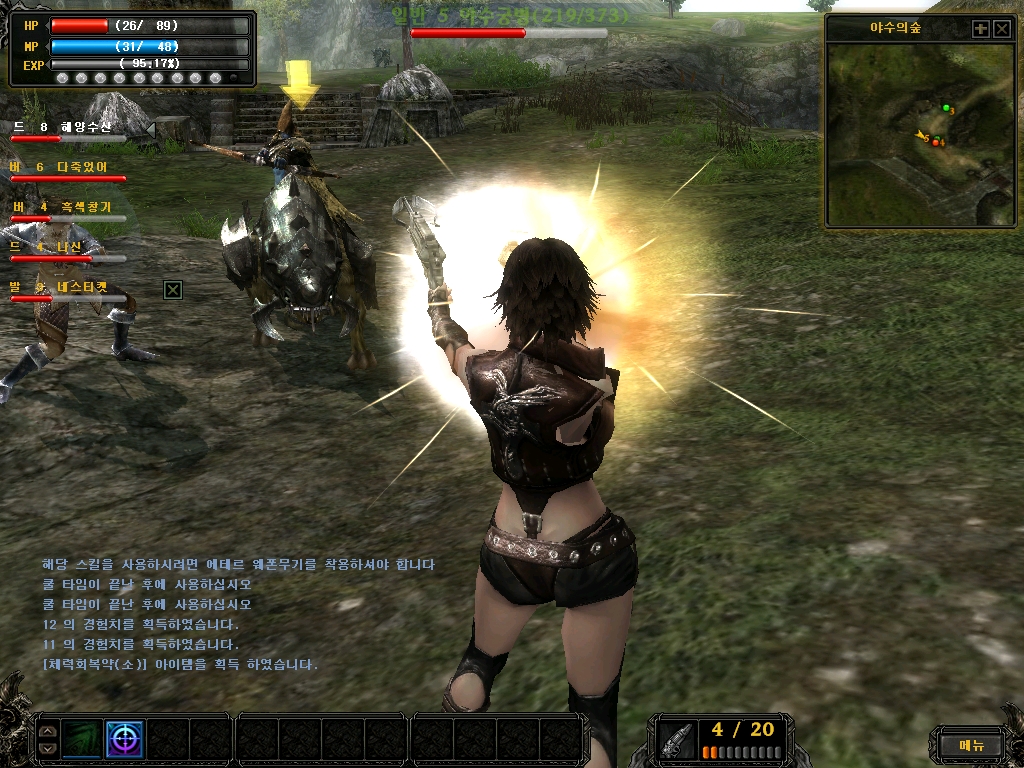Expand the minimap with the plus button
The height and width of the screenshot is (768, 1024).
[x=980, y=29]
